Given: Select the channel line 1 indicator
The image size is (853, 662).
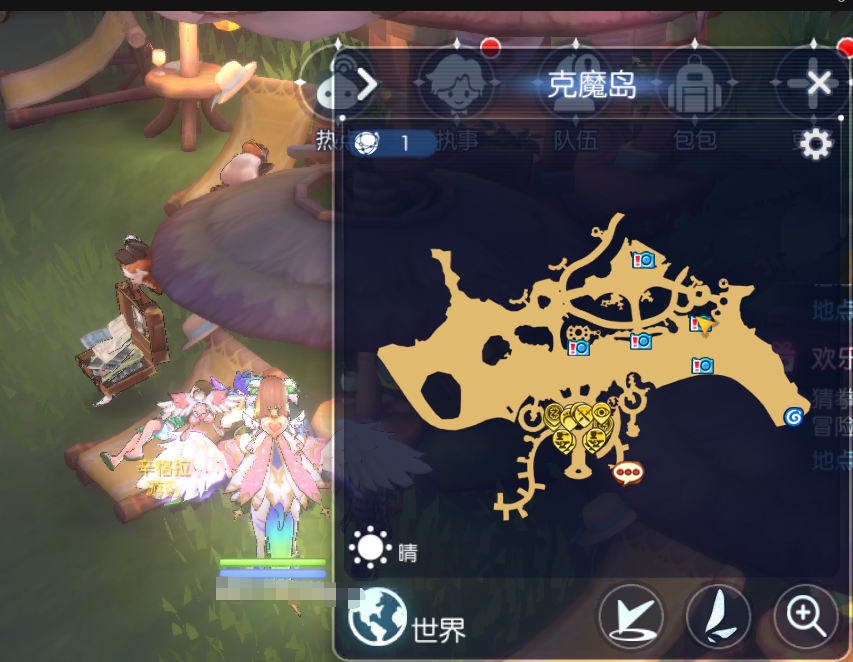Looking at the screenshot, I should coord(394,143).
